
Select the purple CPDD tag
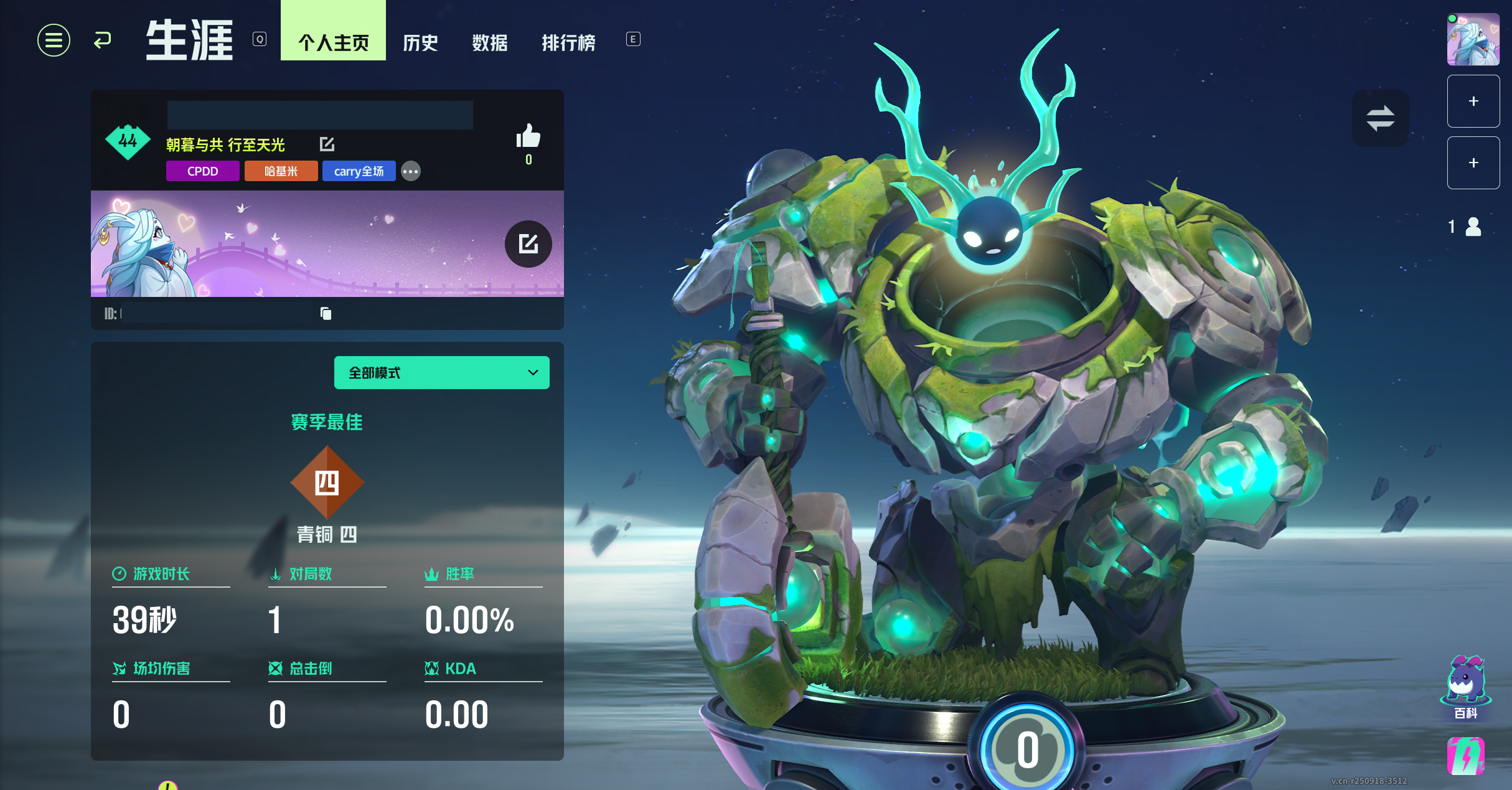[x=203, y=171]
